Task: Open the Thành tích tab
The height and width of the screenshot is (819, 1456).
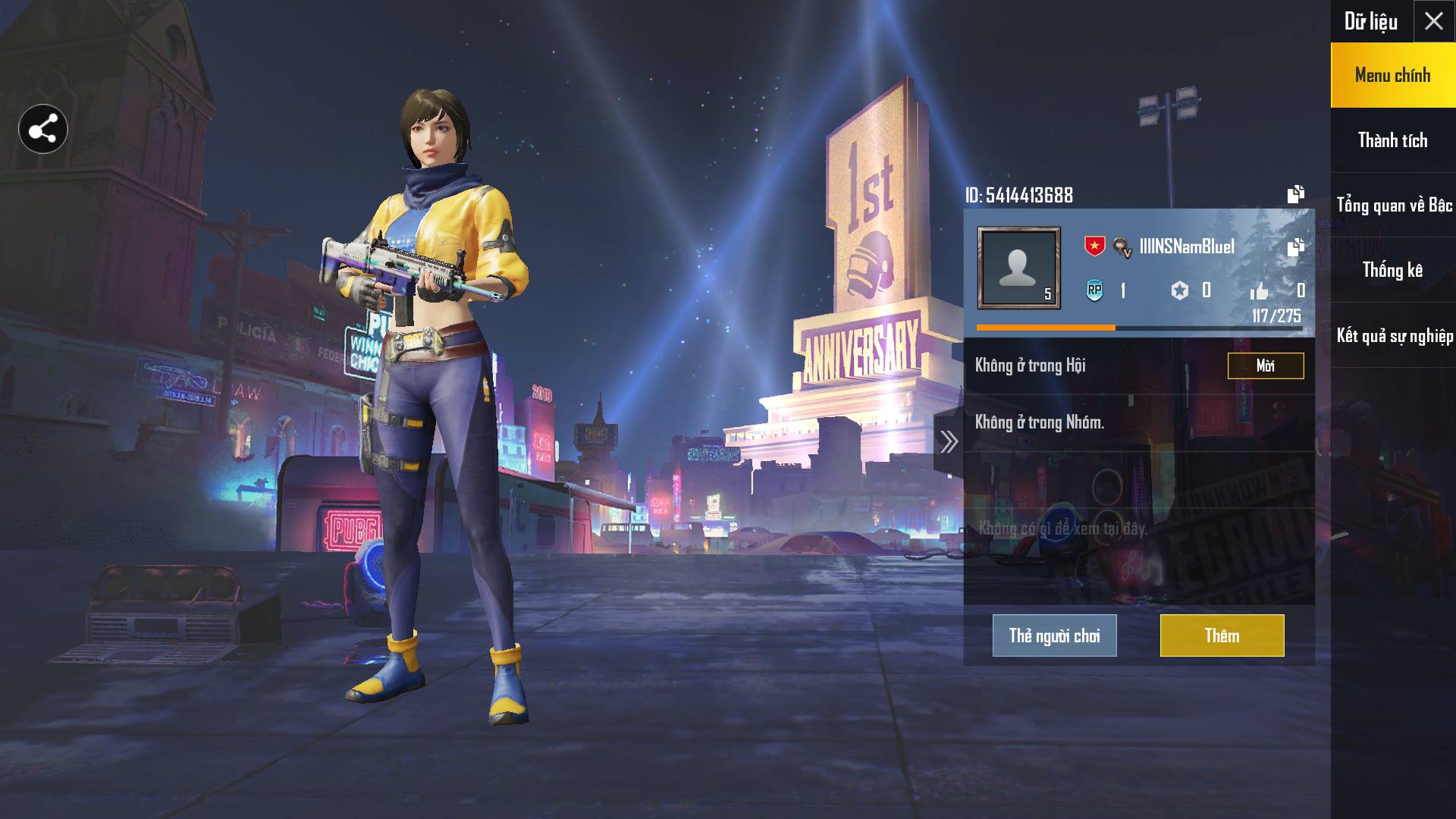Action: 1392,140
